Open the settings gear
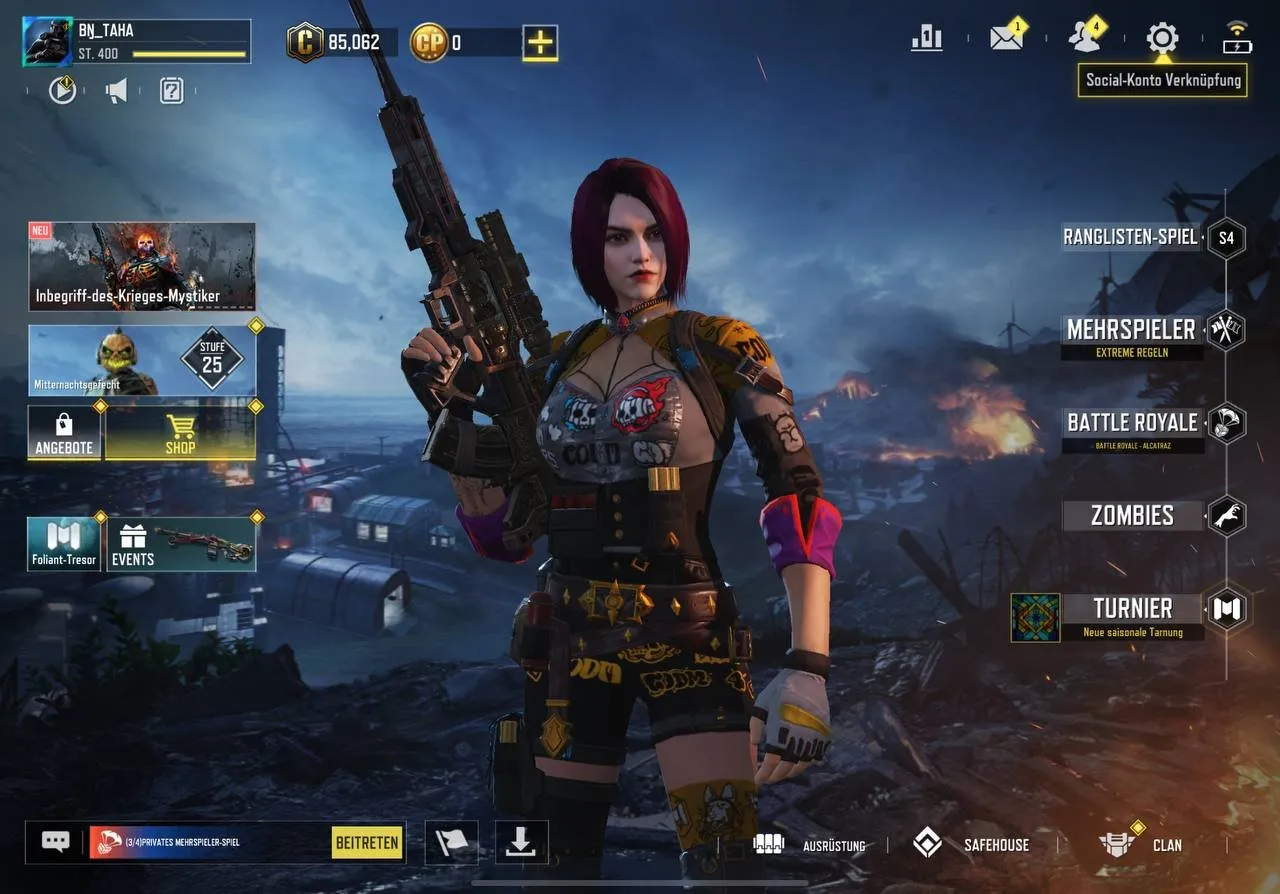The width and height of the screenshot is (1280, 894). click(1162, 38)
